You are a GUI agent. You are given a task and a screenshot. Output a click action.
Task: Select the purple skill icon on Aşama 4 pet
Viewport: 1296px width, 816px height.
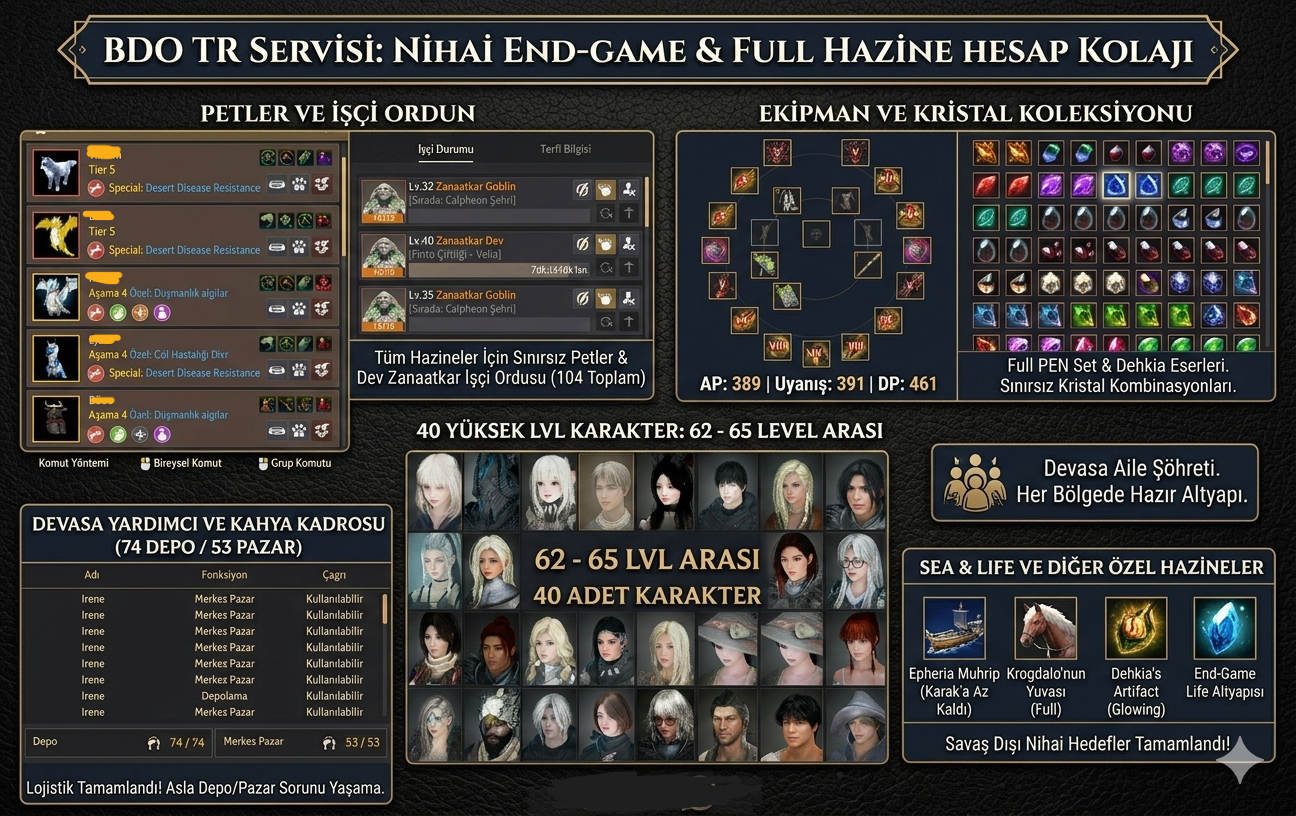(162, 311)
